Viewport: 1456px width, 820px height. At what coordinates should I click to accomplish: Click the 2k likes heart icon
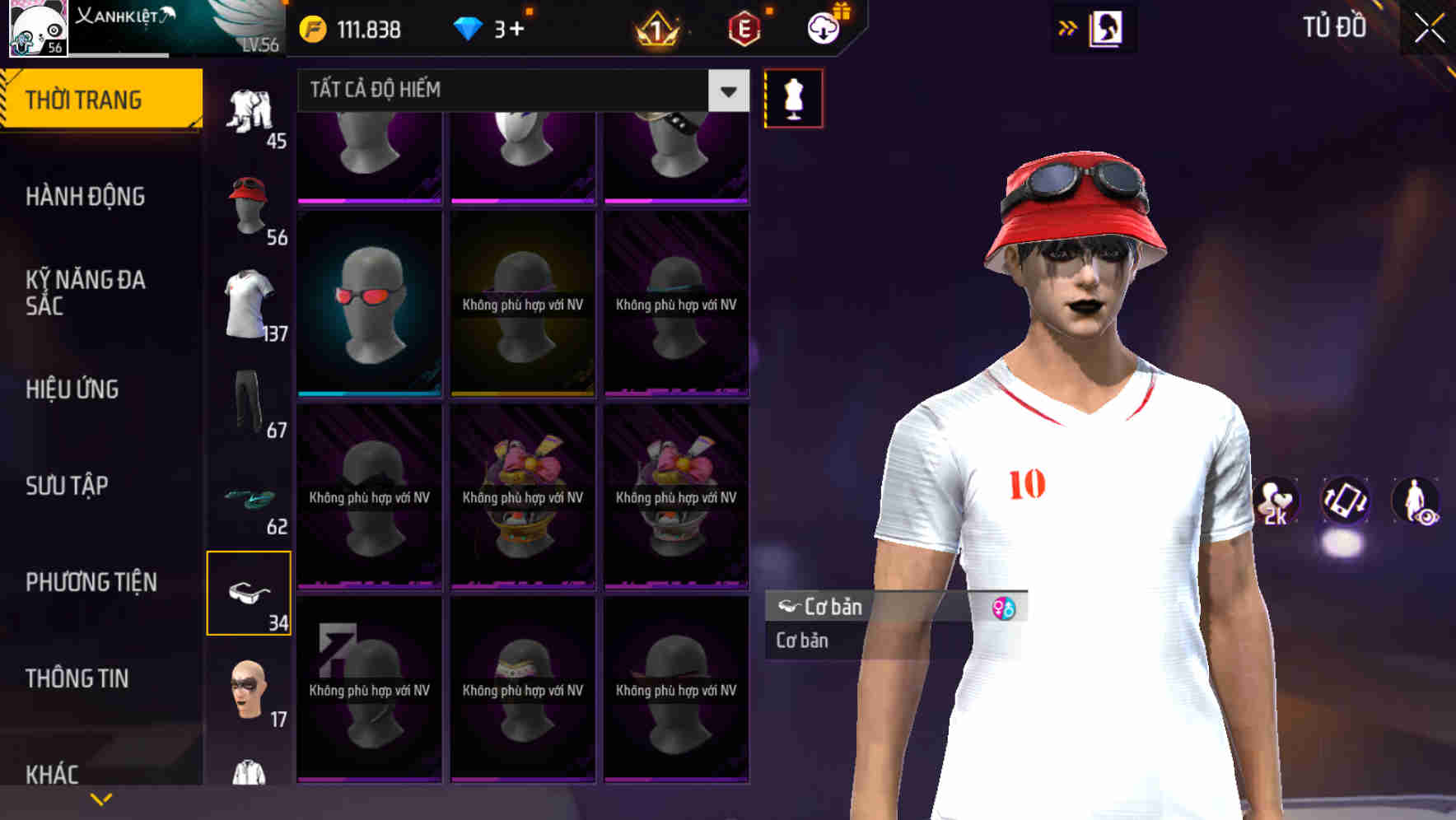(x=1276, y=502)
